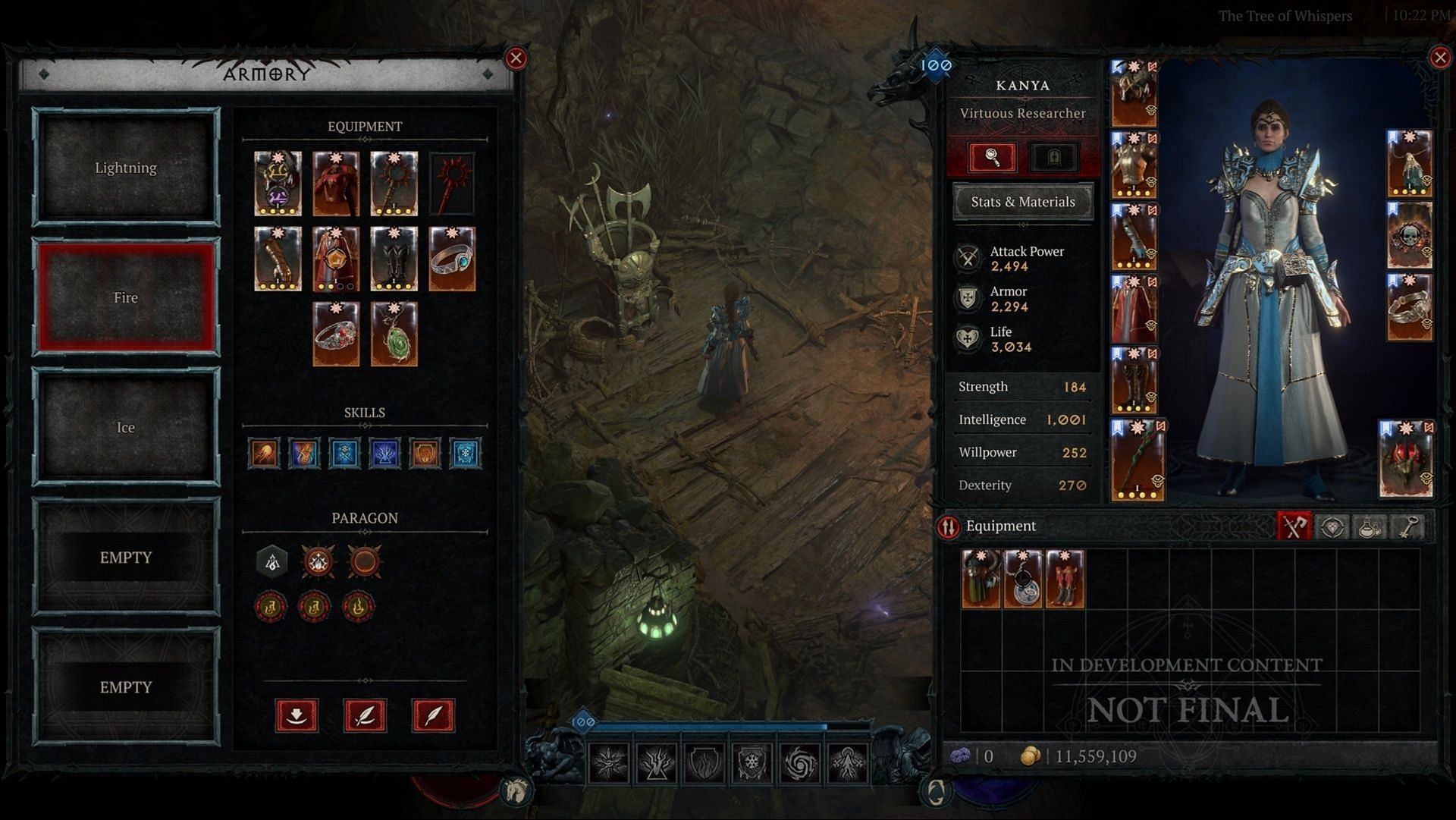Activate the Fire loadout slot

(125, 297)
